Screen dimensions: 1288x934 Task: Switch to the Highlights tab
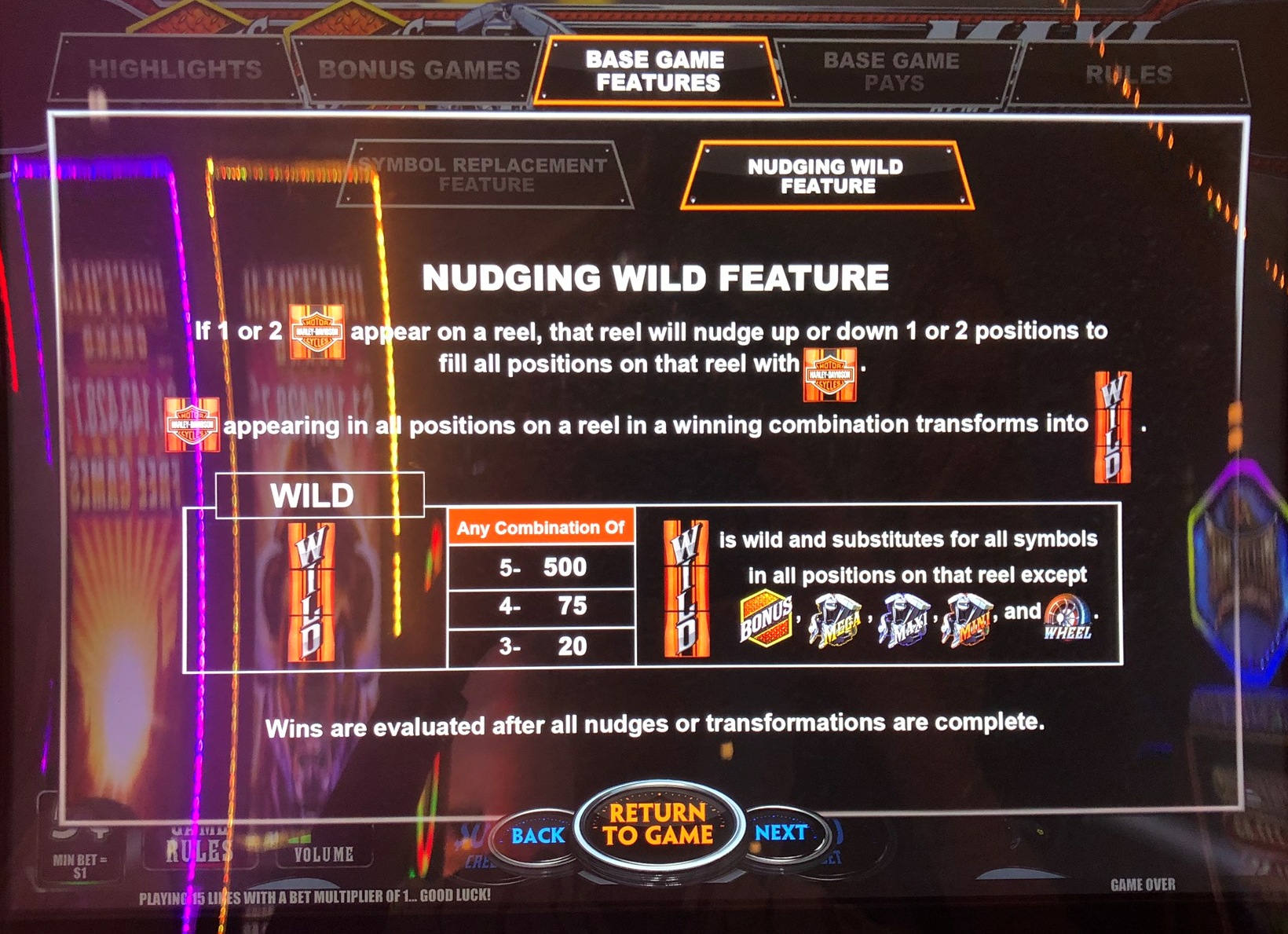point(174,70)
